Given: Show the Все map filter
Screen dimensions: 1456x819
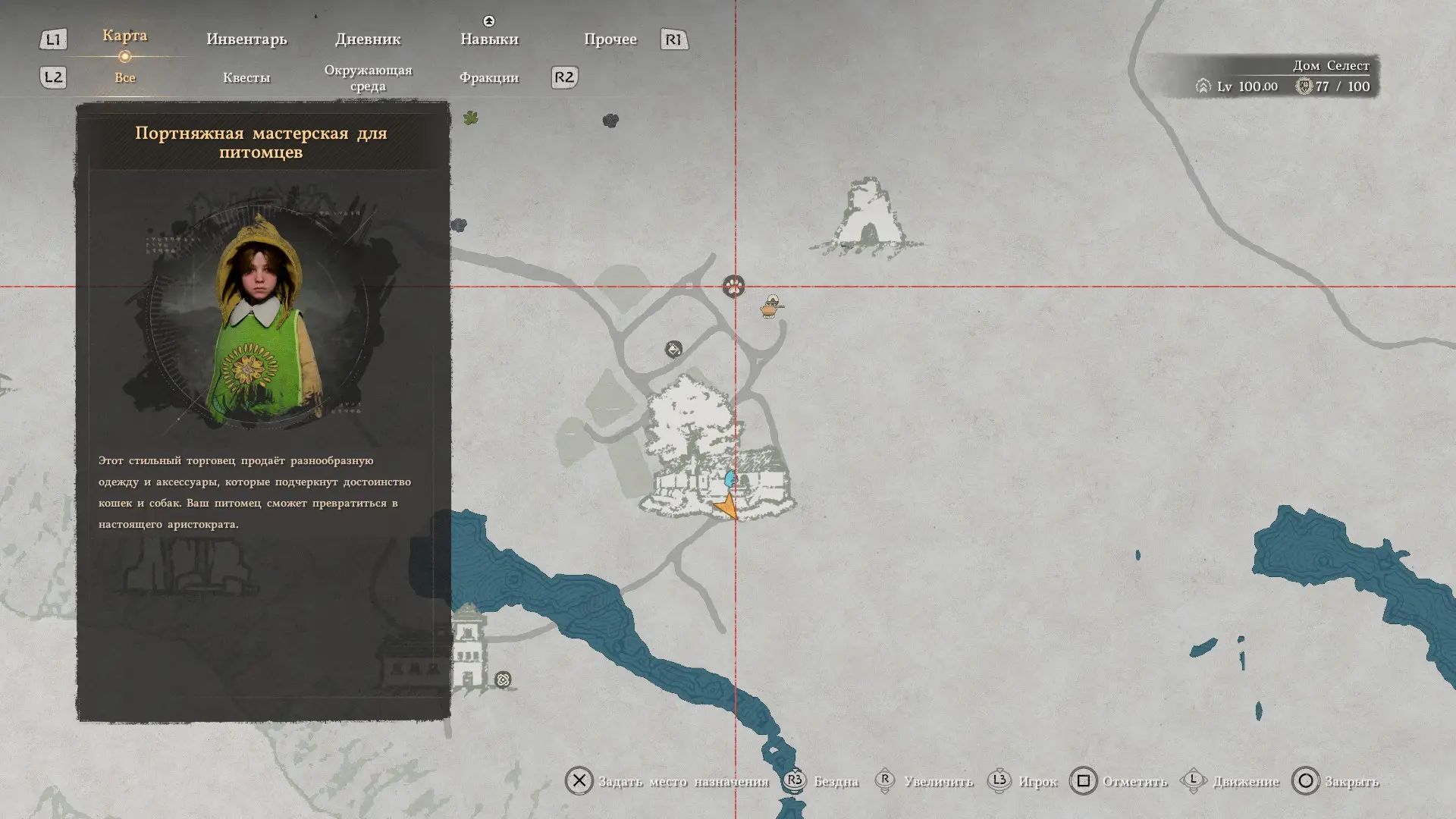Looking at the screenshot, I should 125,77.
